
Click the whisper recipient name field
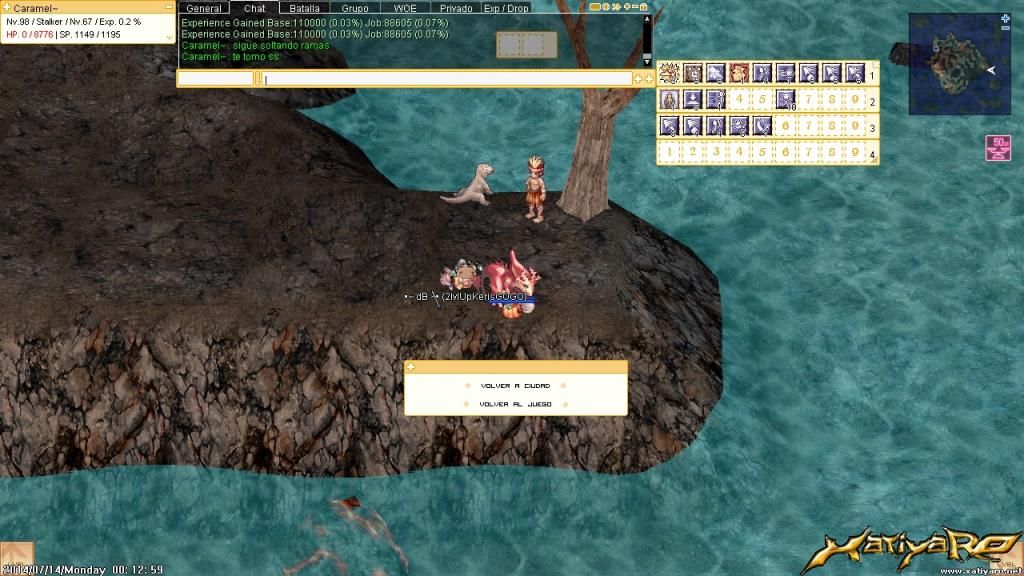216,78
